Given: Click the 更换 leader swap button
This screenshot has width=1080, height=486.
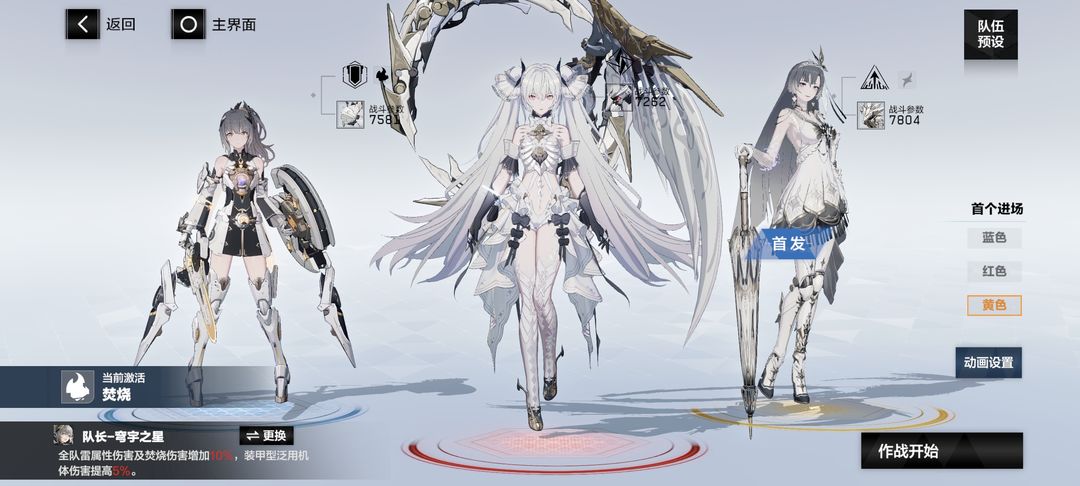Looking at the screenshot, I should (267, 436).
